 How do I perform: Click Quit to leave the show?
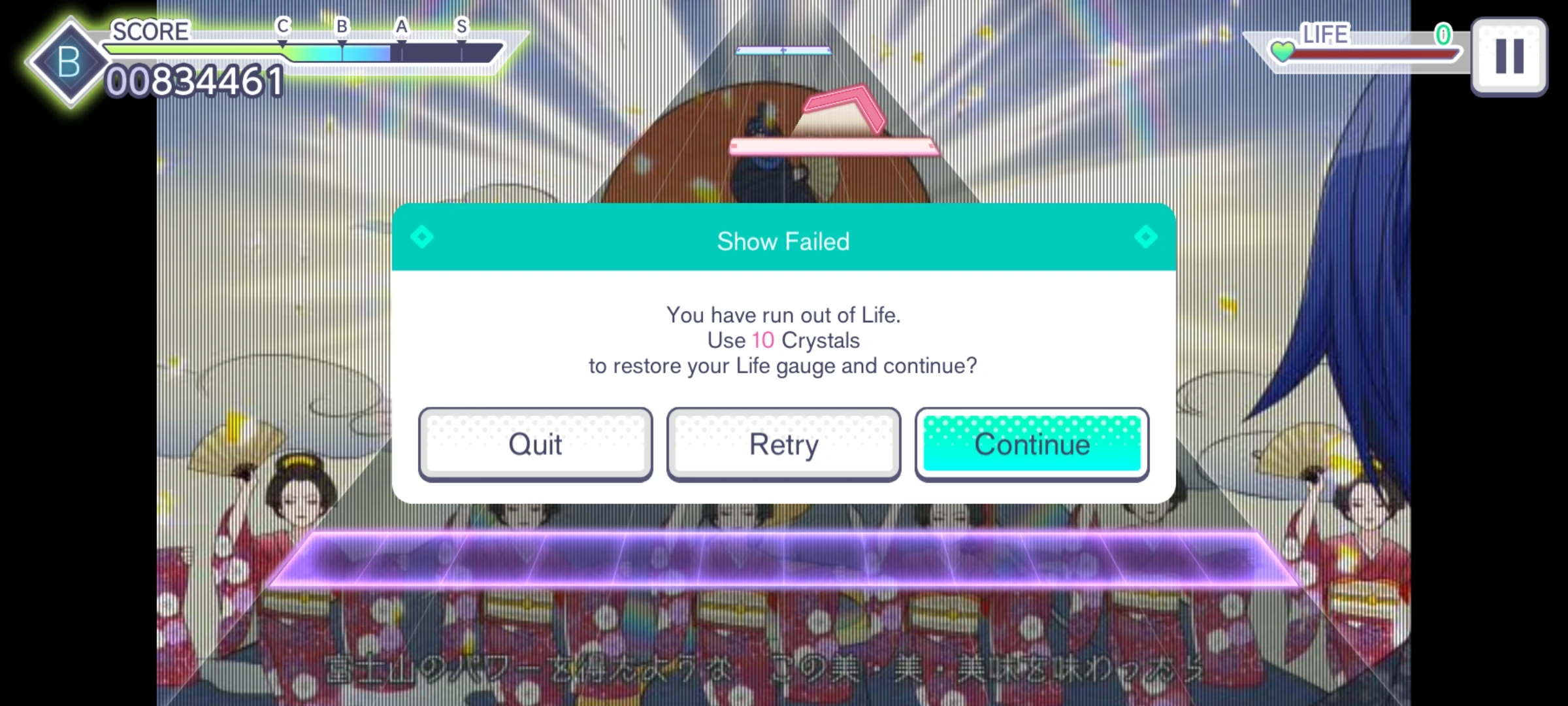[x=535, y=444]
